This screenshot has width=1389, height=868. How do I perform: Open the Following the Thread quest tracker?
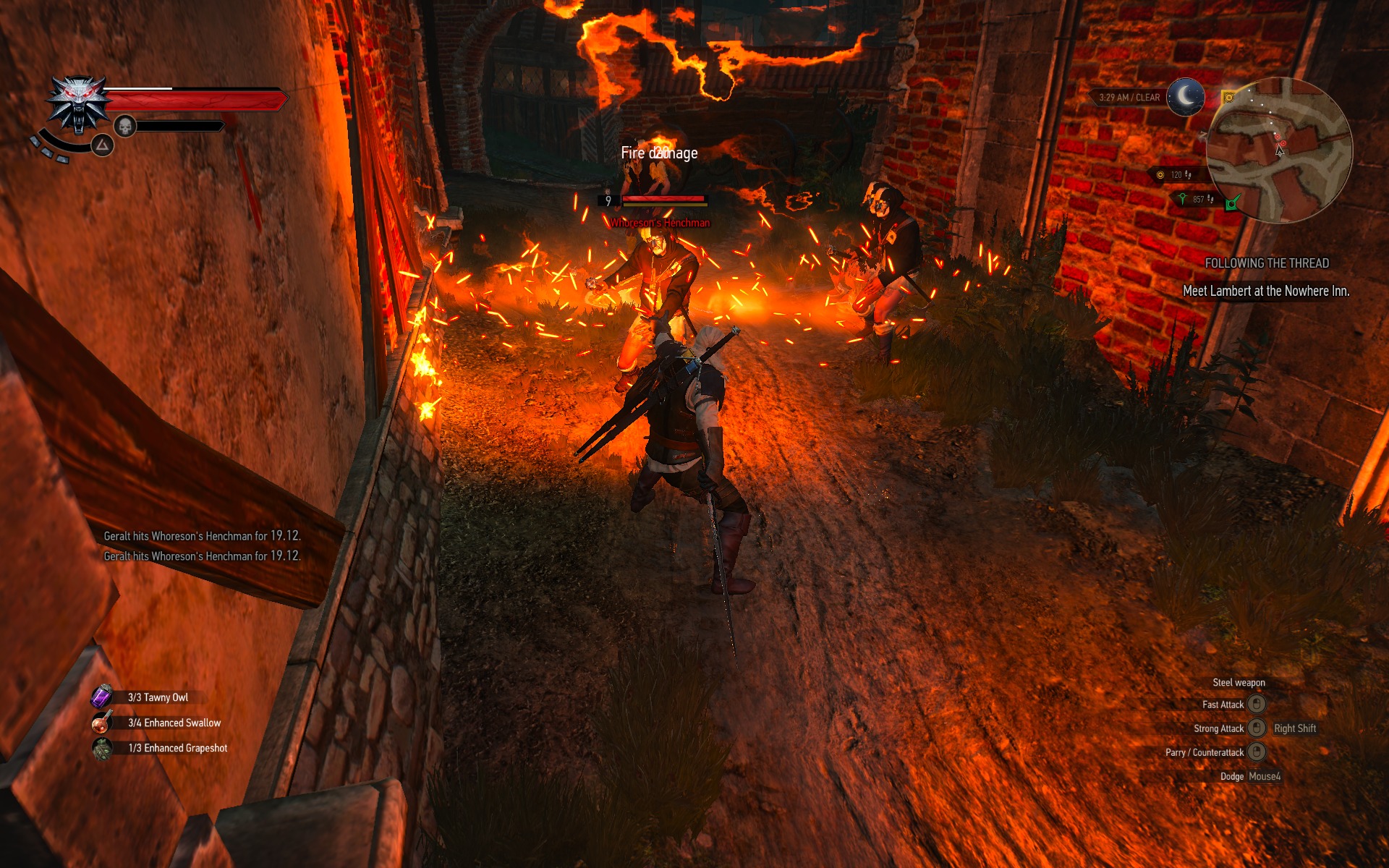1266,263
